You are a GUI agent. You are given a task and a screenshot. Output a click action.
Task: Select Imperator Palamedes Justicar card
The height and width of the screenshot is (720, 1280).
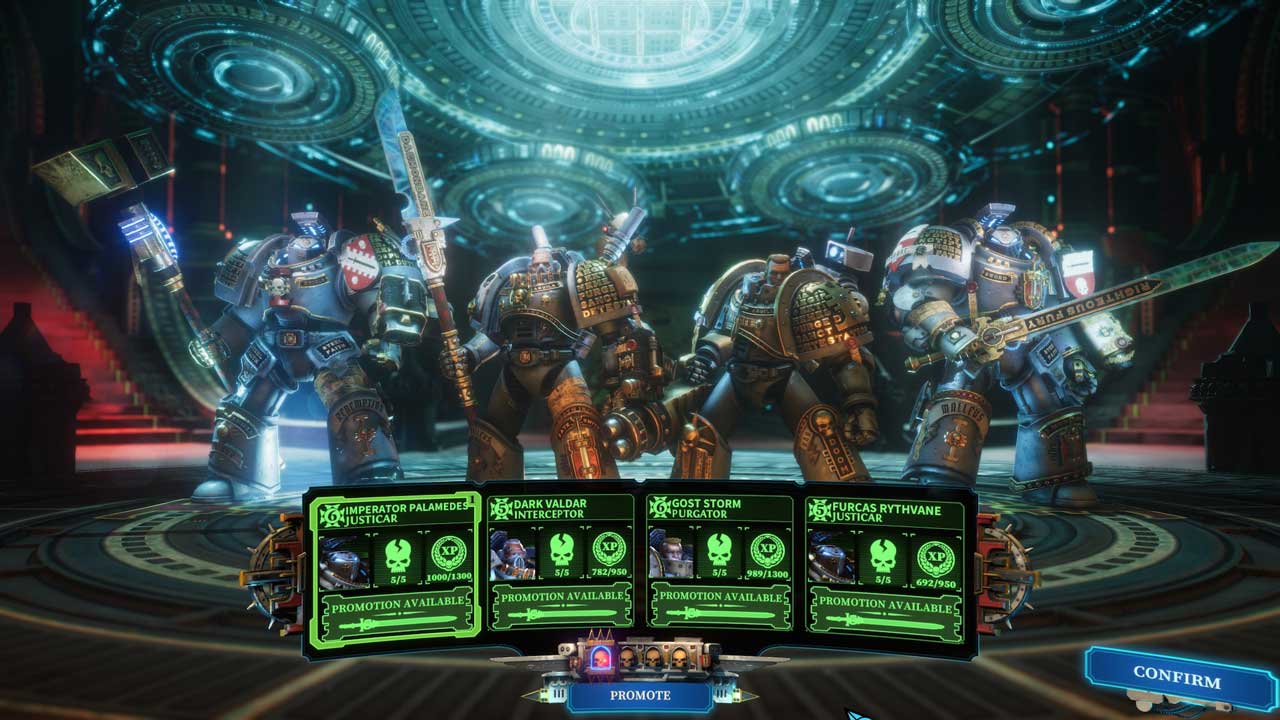click(x=395, y=513)
